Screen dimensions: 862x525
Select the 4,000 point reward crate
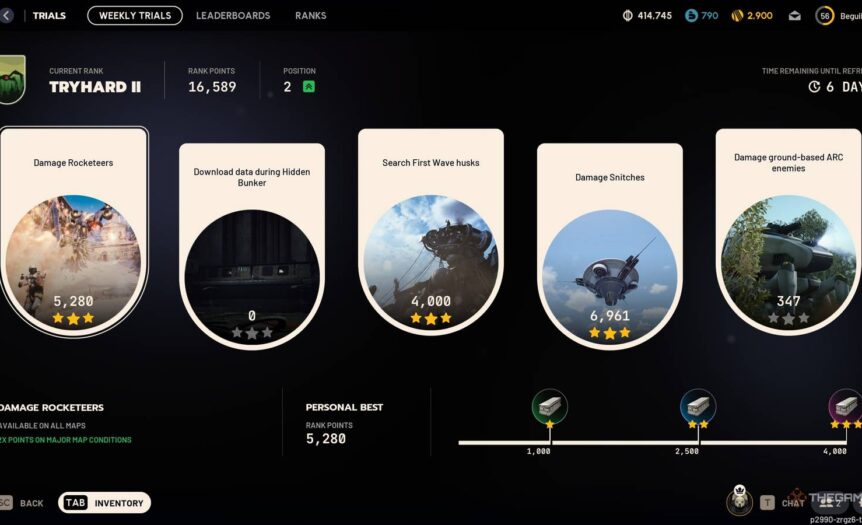click(845, 405)
